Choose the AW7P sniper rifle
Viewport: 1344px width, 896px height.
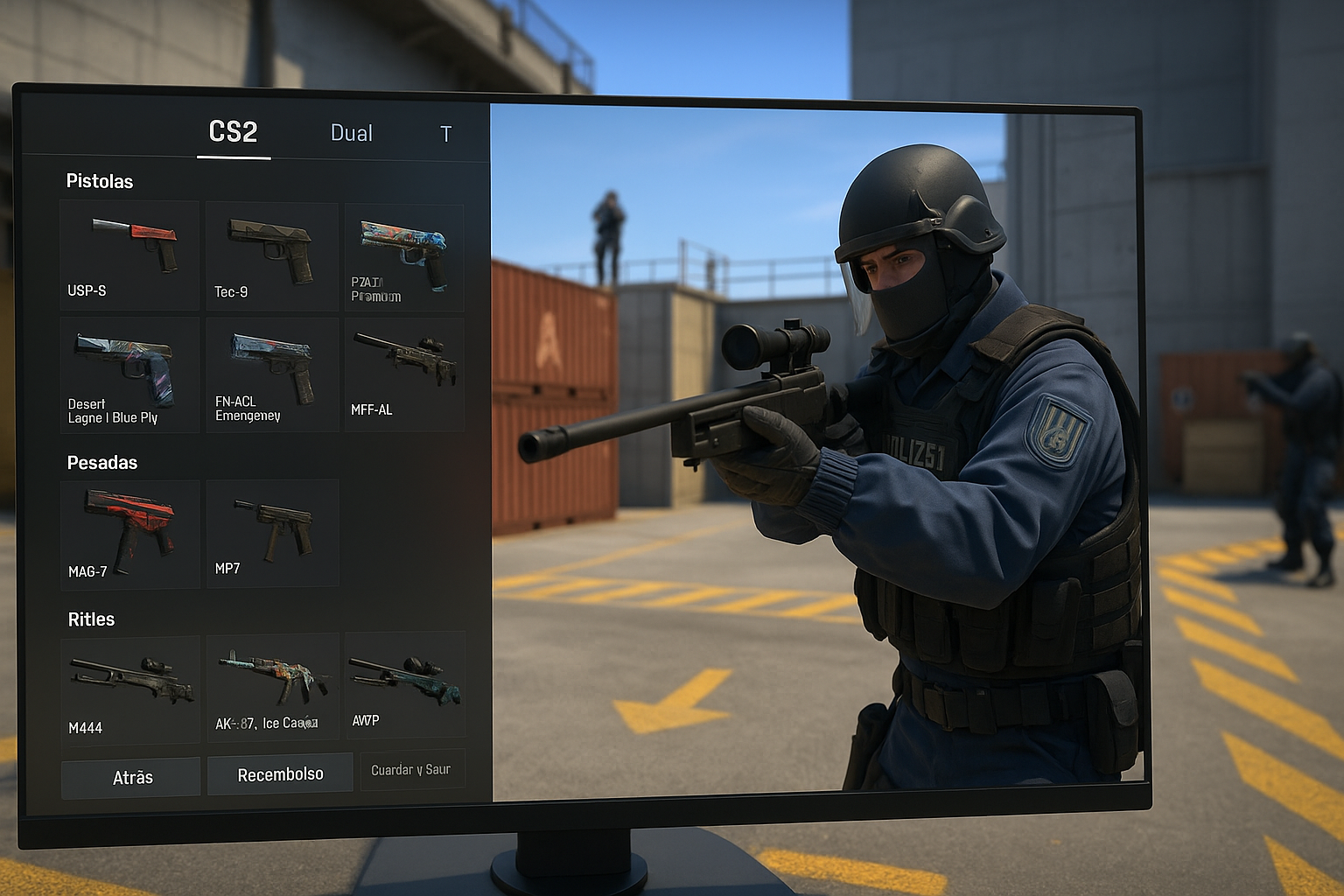[x=404, y=685]
